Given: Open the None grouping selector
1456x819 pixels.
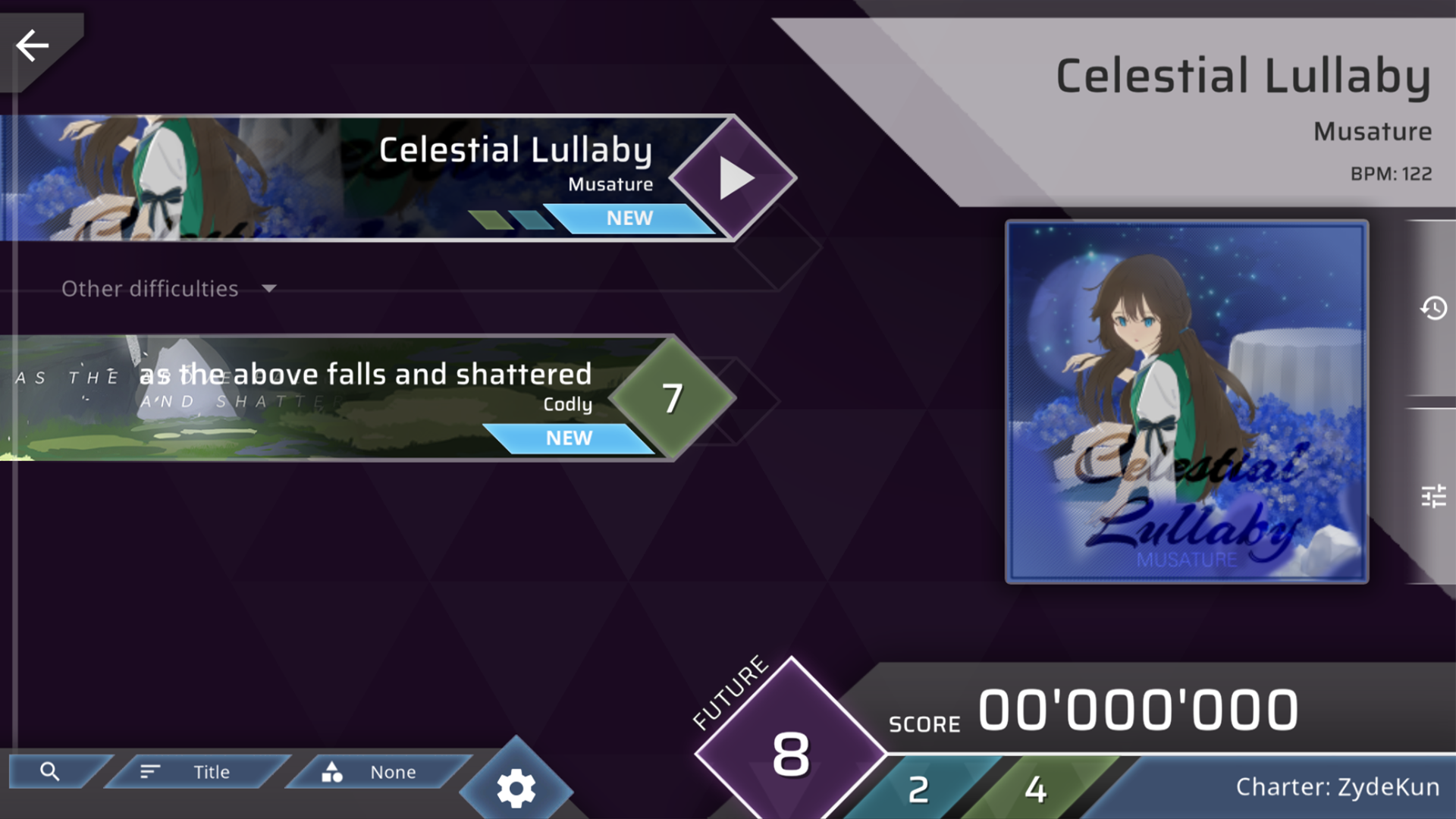Looking at the screenshot, I should (392, 771).
